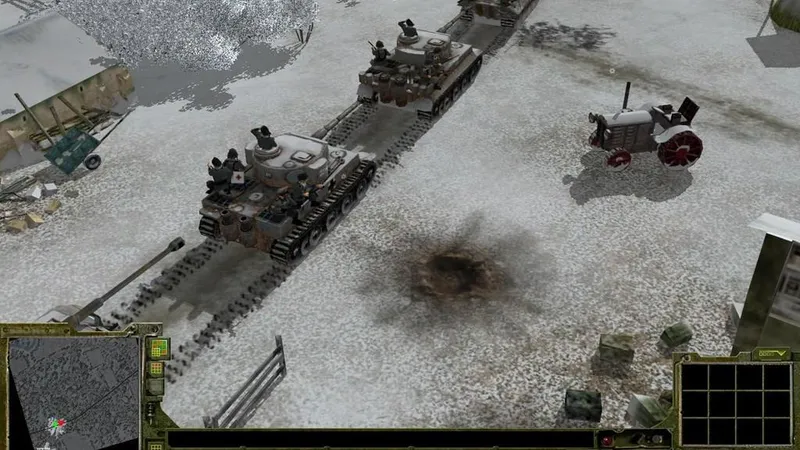Image resolution: width=800 pixels, height=450 pixels.
Task: Click the minimap terrain view
Action: click(73, 392)
